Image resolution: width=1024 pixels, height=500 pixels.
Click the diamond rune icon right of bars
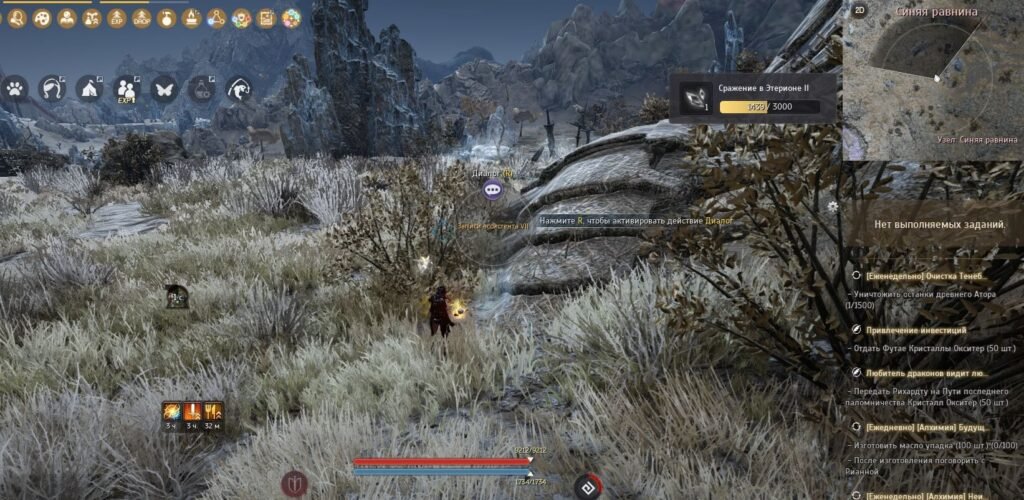[x=588, y=486]
